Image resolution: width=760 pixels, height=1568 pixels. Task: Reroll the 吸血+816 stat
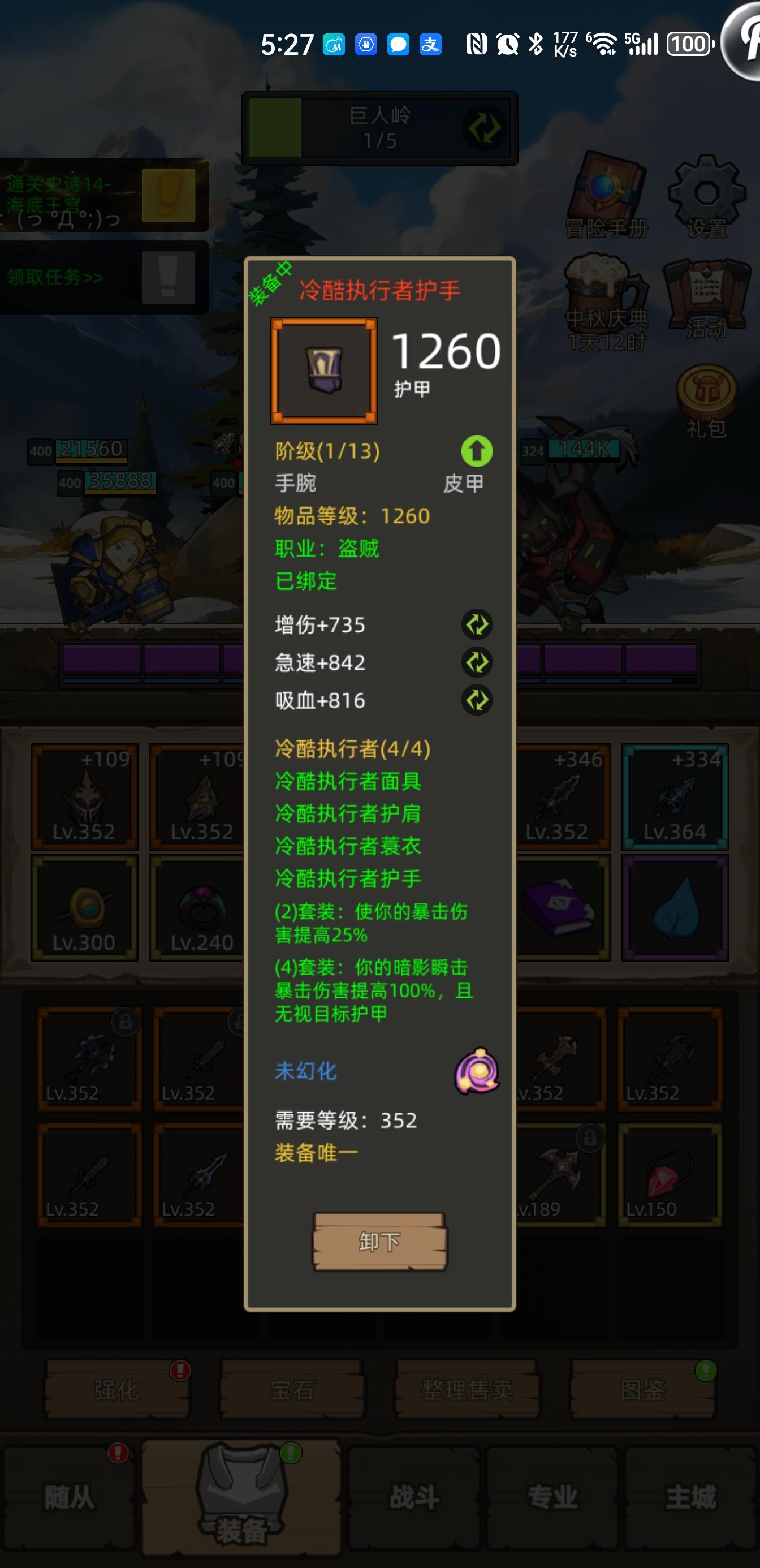pyautogui.click(x=477, y=701)
